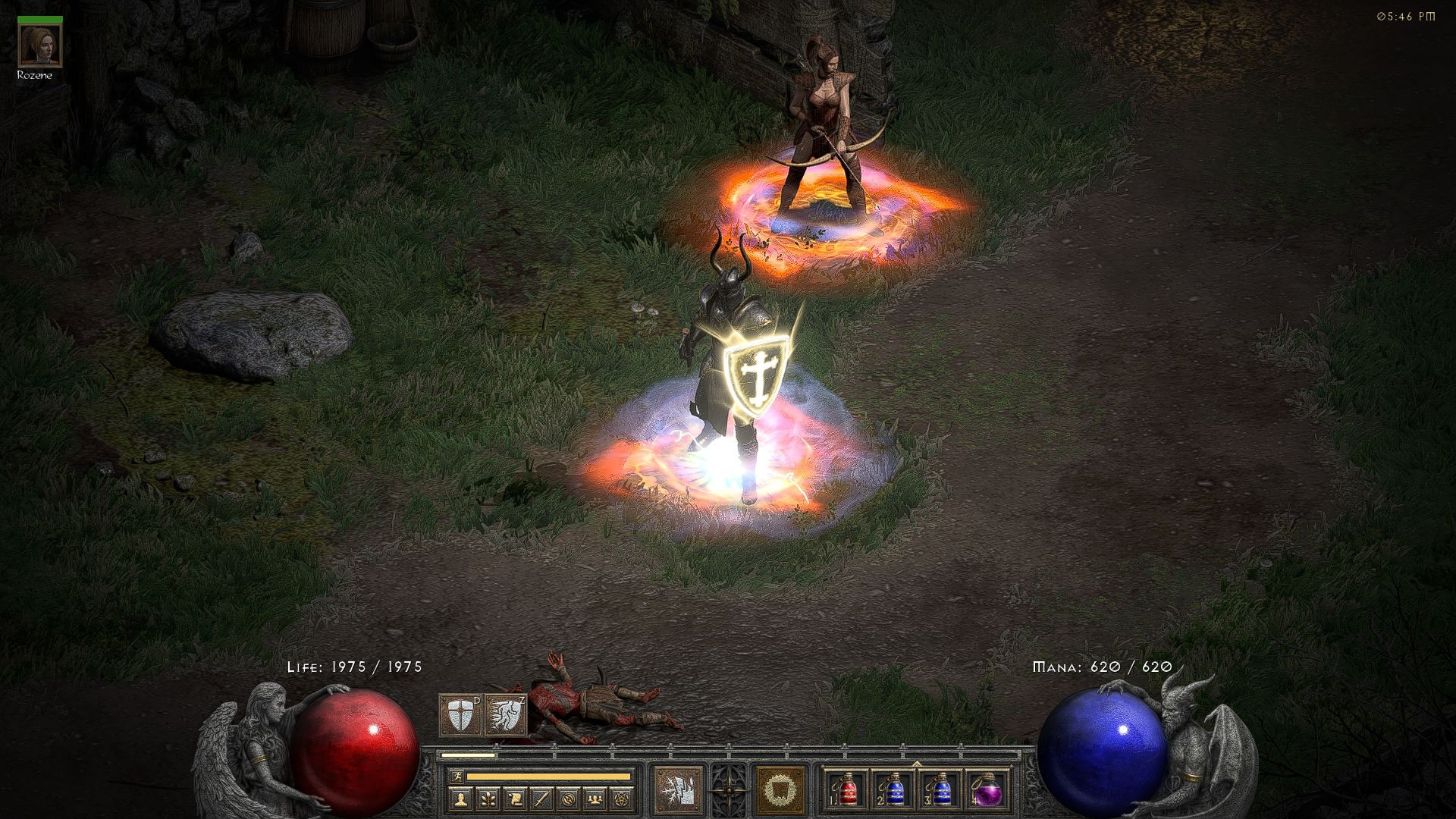Toggle run/walk mode

(x=458, y=777)
